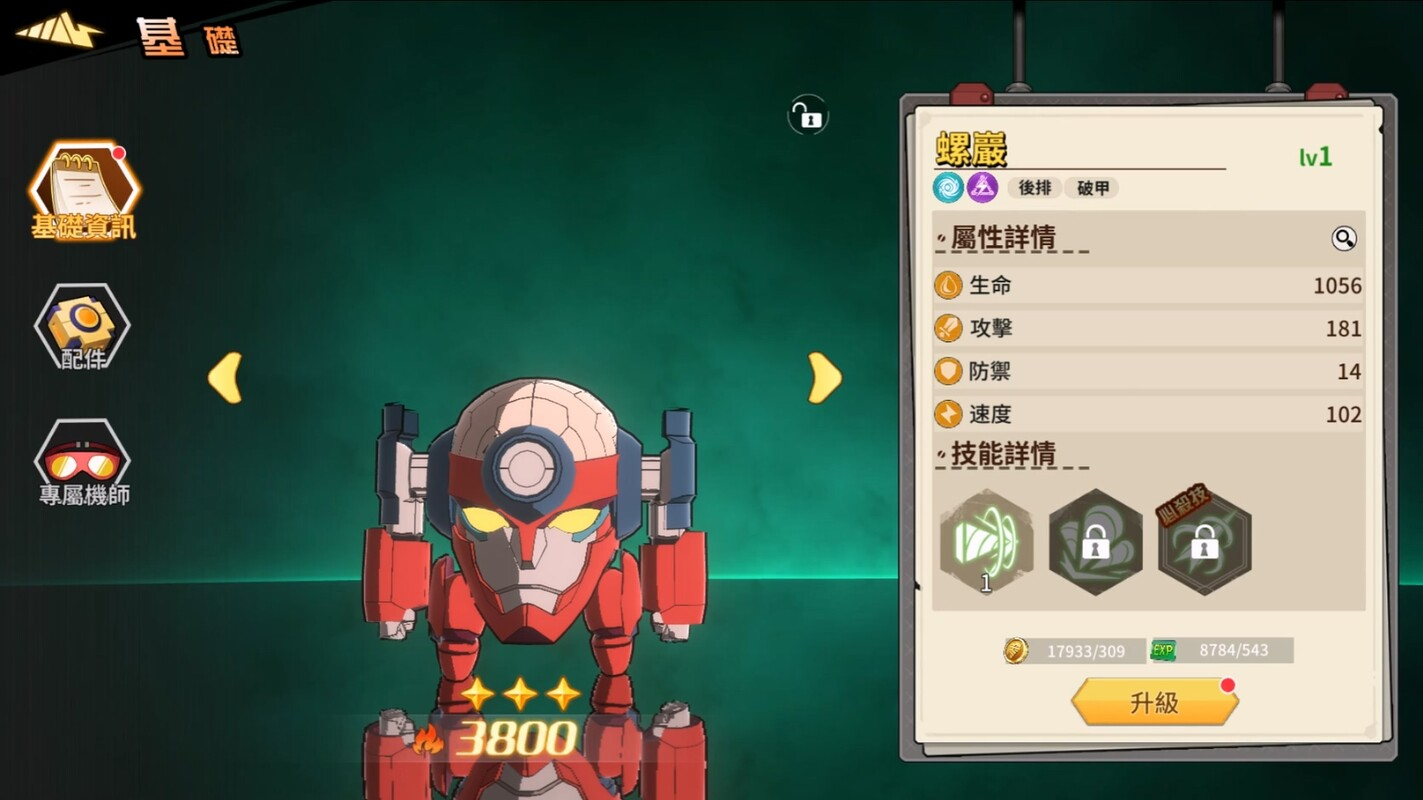Select the 後排 position tag
This screenshot has width=1423, height=800.
[x=1035, y=188]
